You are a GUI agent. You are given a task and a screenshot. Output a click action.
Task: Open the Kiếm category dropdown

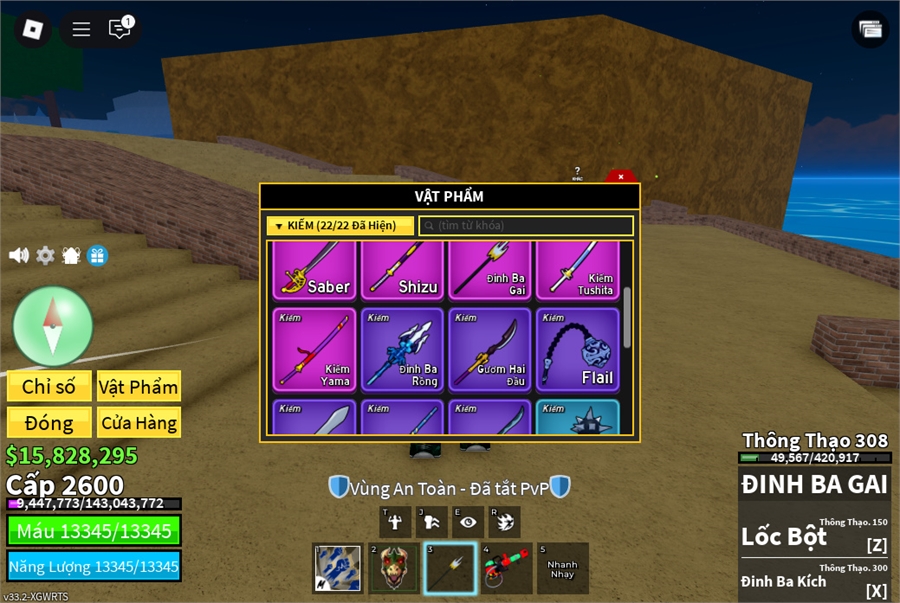(340, 226)
